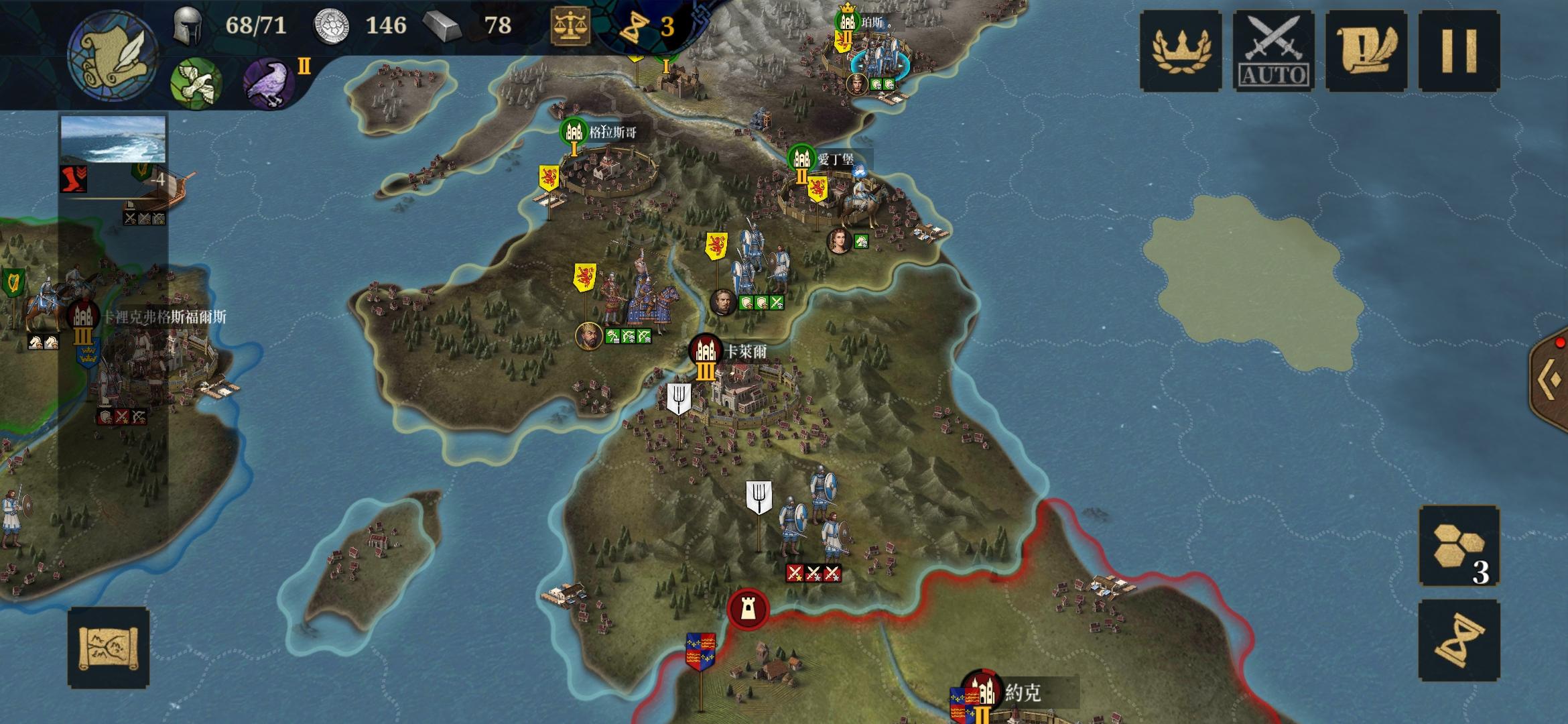Open the world map scroll button

tap(108, 648)
